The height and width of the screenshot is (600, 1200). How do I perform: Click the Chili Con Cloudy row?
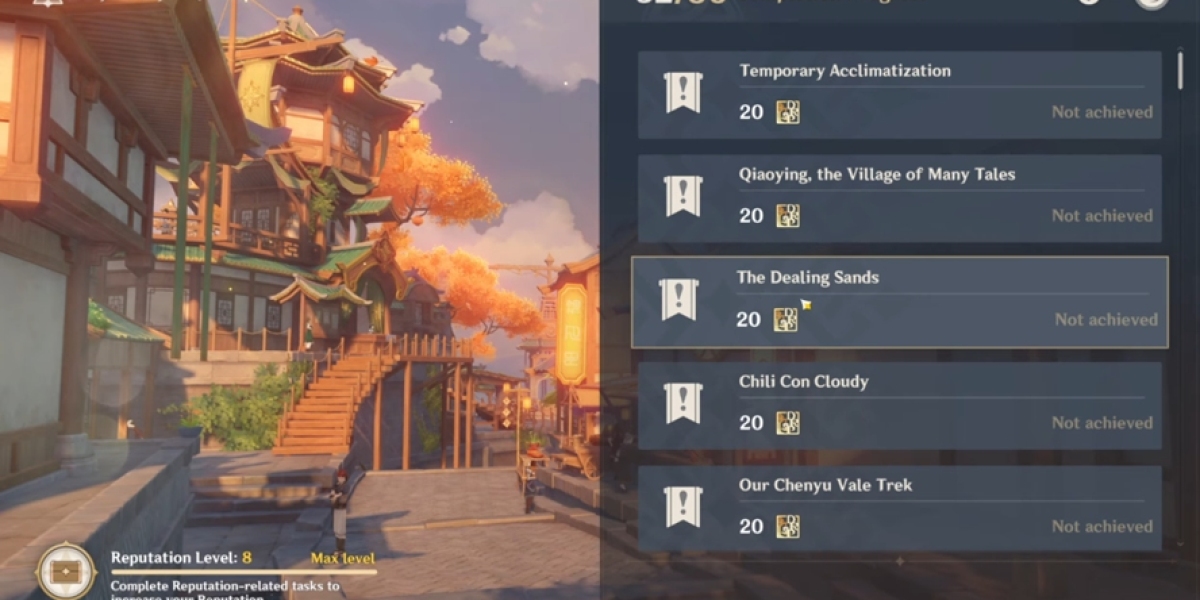pos(899,405)
